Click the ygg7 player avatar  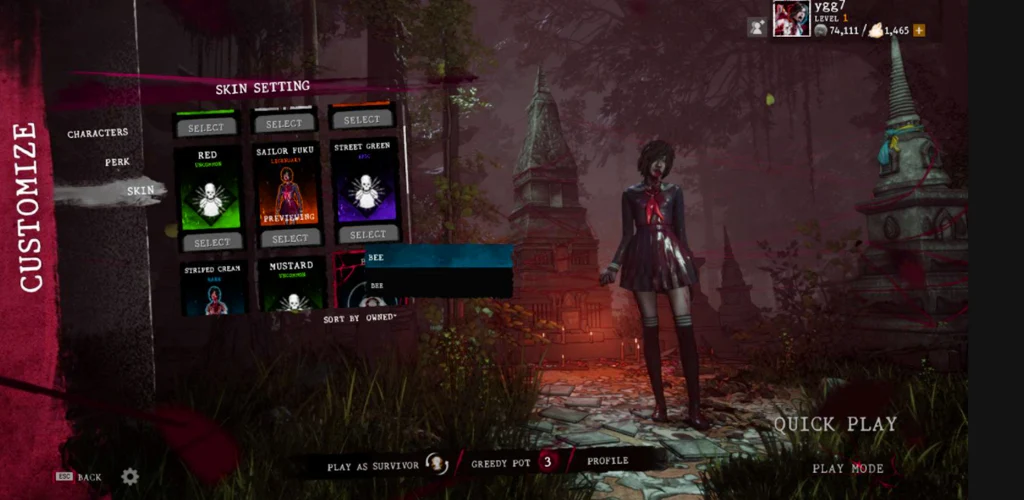790,18
